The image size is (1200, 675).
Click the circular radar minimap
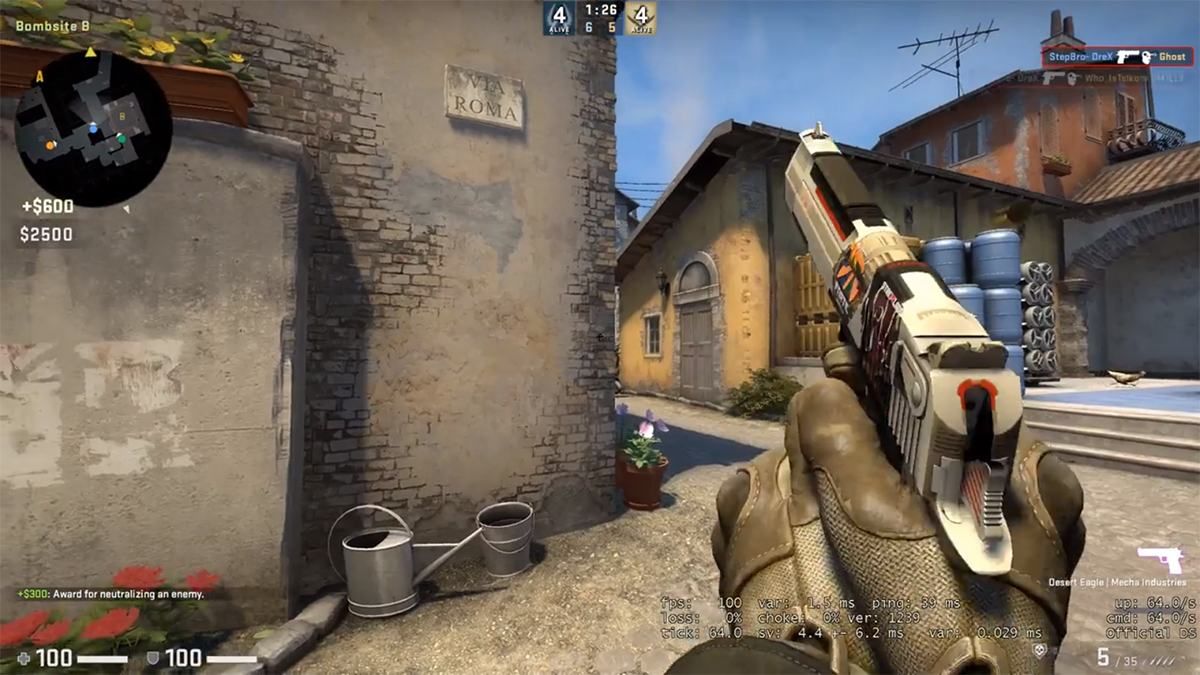pos(92,127)
